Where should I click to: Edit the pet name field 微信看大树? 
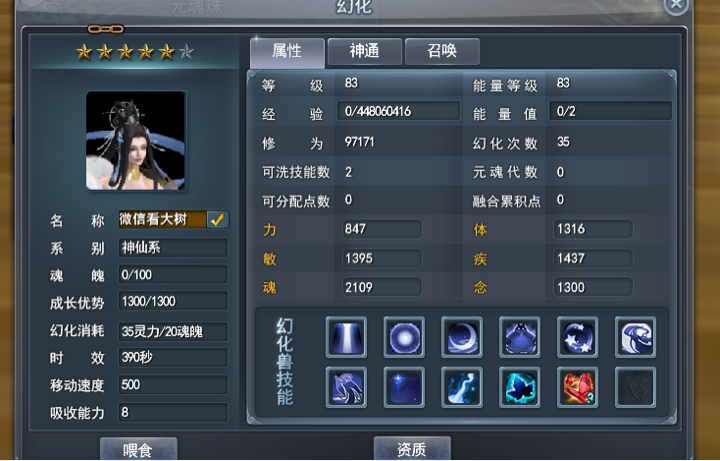coord(161,219)
